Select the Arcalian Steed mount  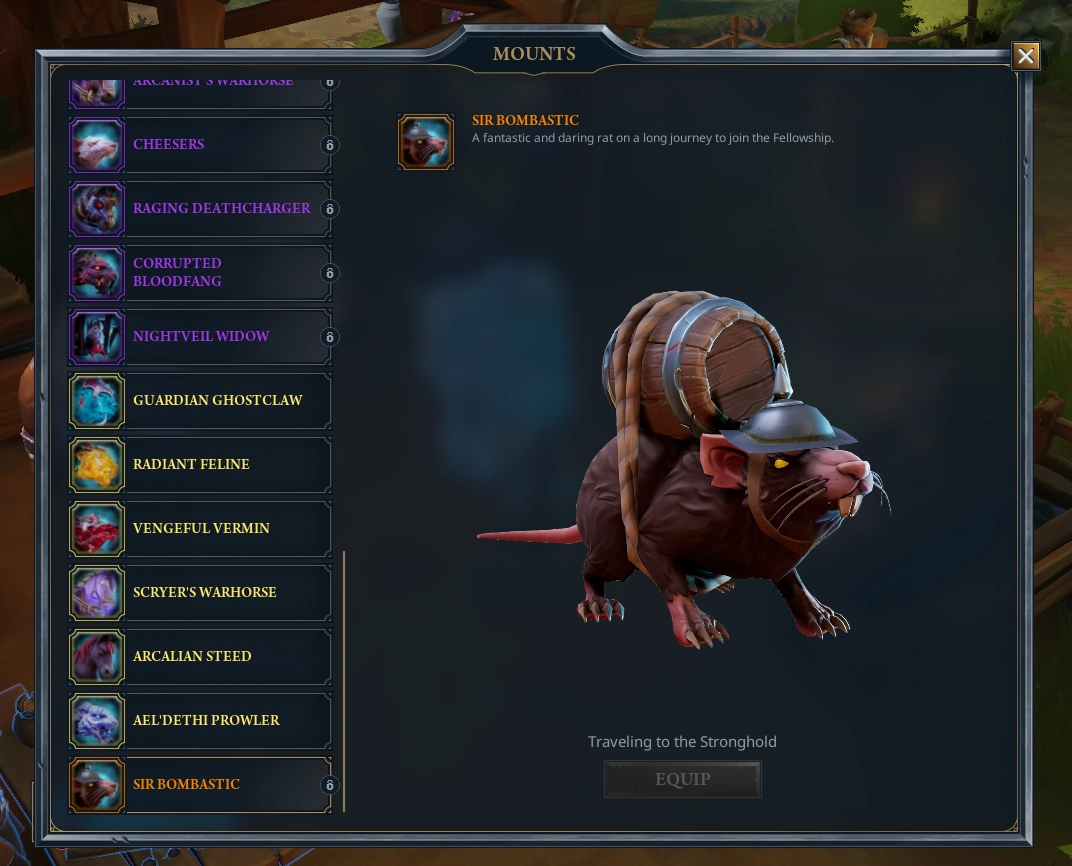(200, 657)
